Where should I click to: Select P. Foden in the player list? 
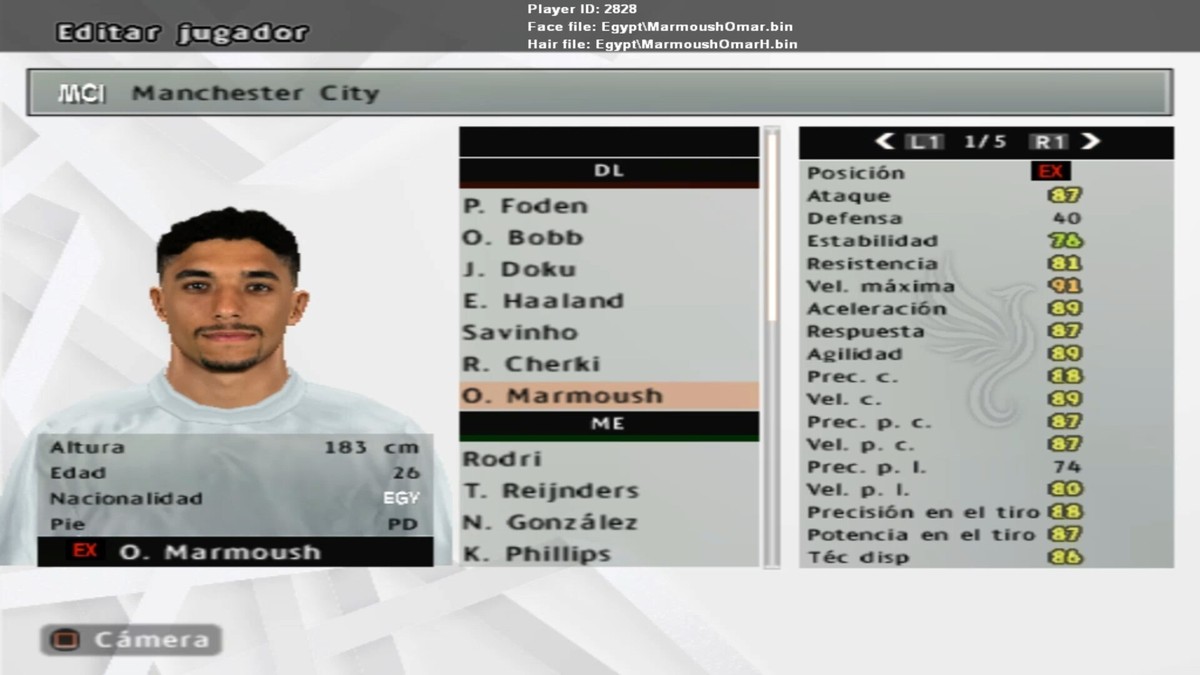coord(608,206)
